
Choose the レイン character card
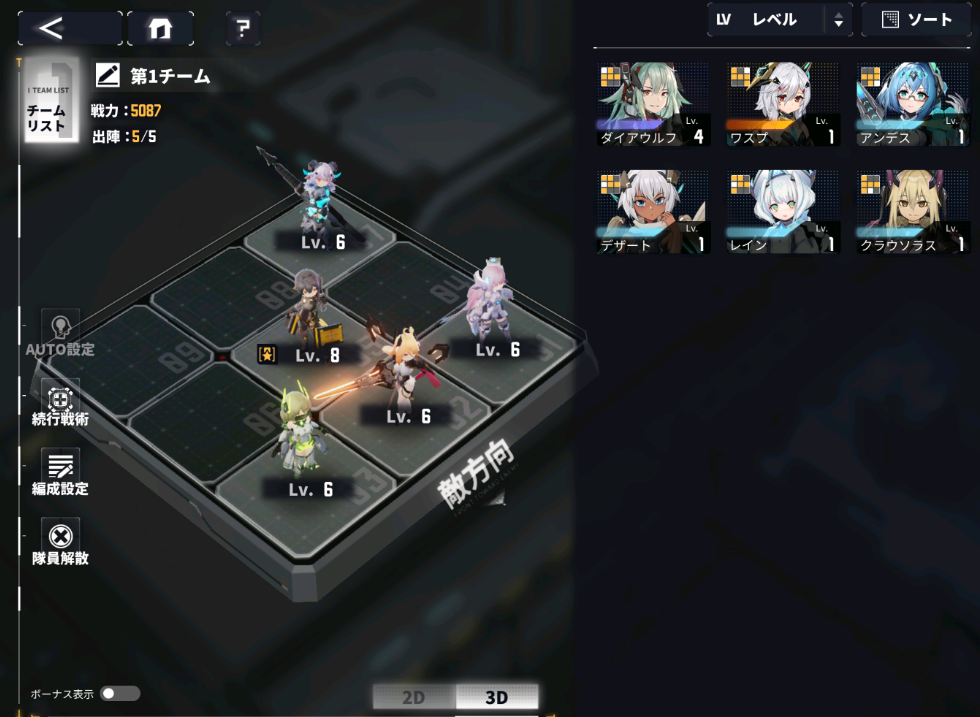click(x=783, y=212)
